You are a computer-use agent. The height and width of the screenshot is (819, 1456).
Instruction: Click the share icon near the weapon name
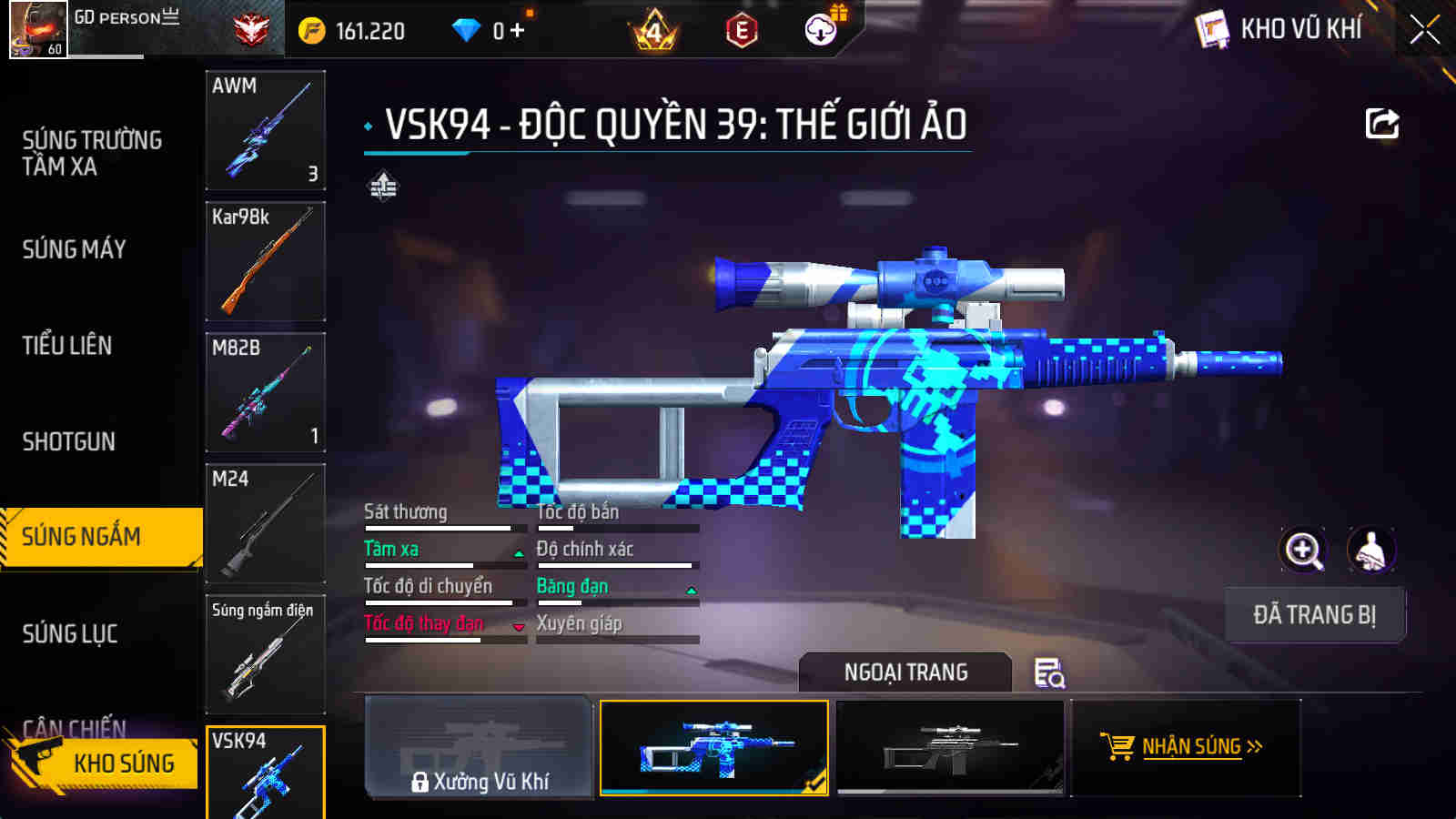pos(1381,123)
